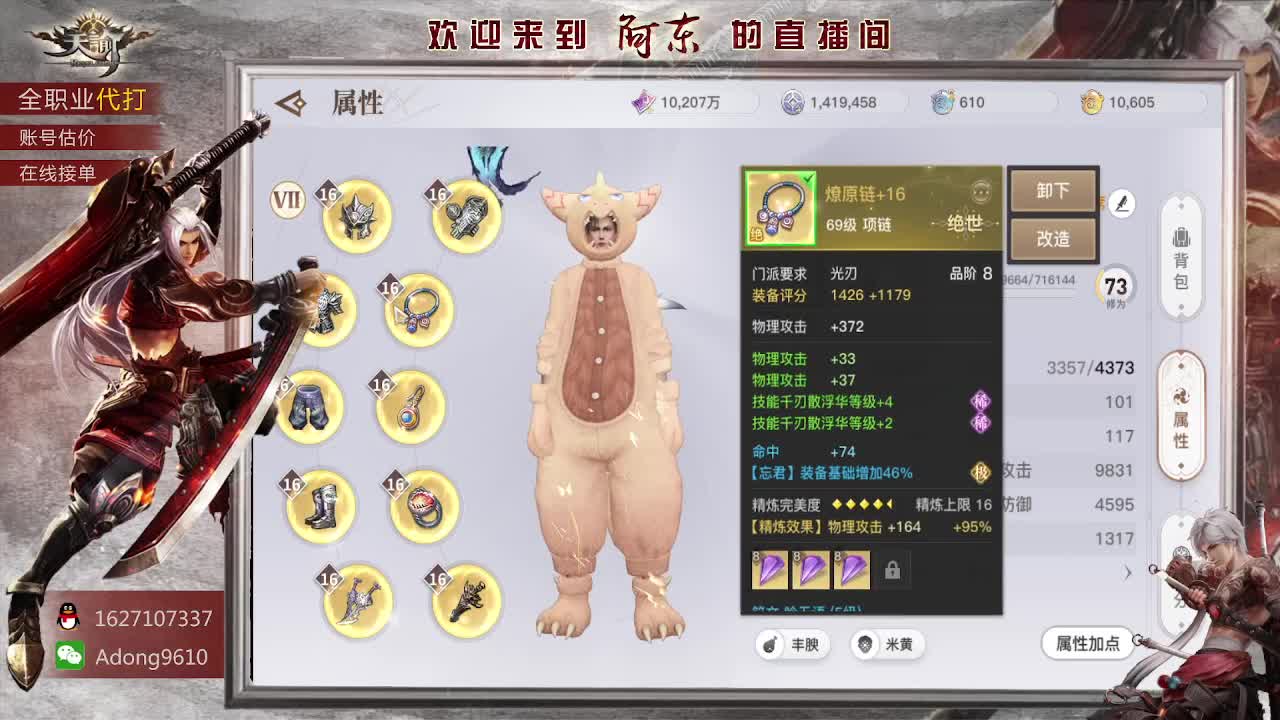Open the smiley face expander beside item name

(984, 194)
